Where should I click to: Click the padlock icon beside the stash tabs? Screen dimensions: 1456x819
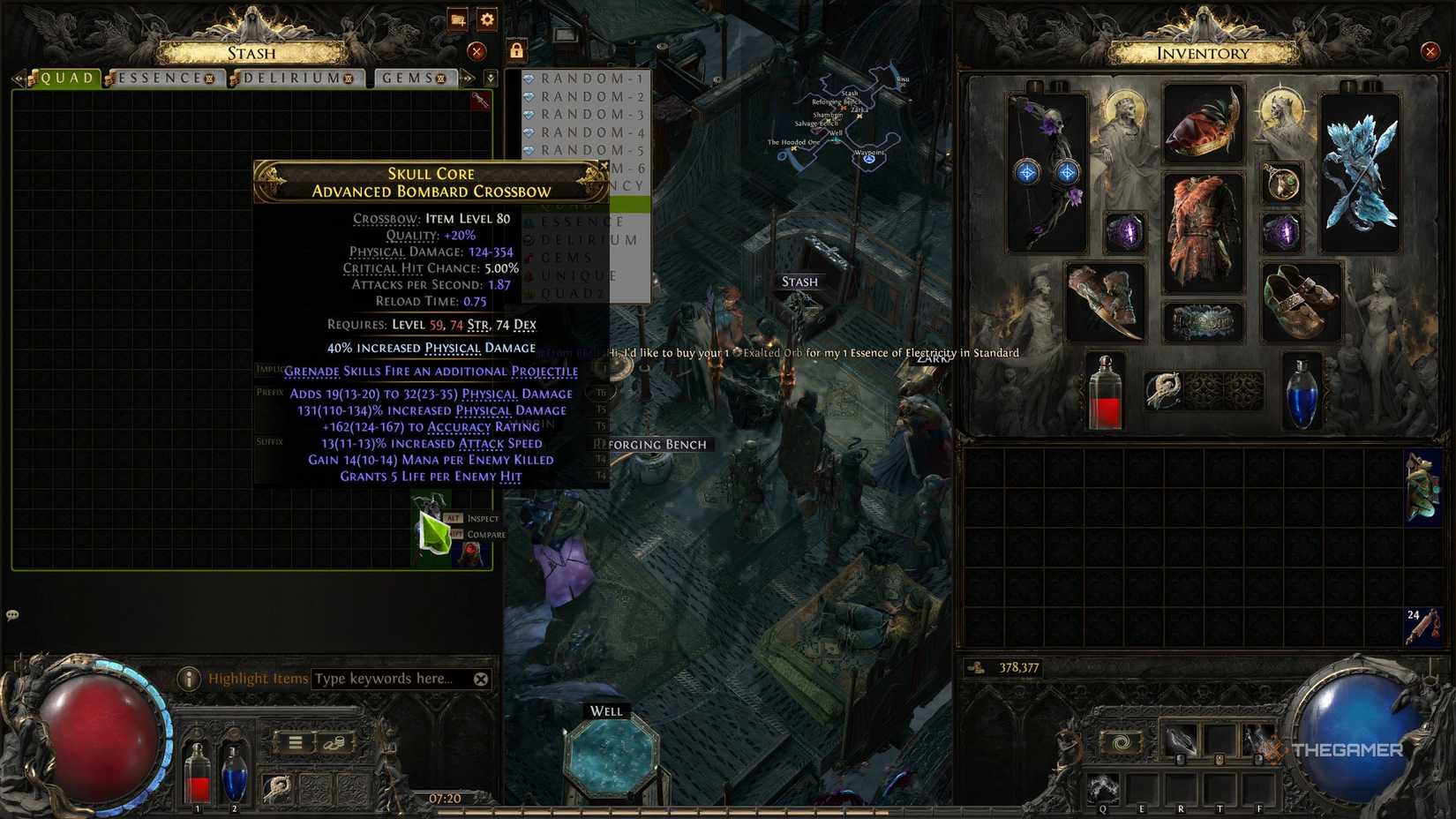point(517,50)
